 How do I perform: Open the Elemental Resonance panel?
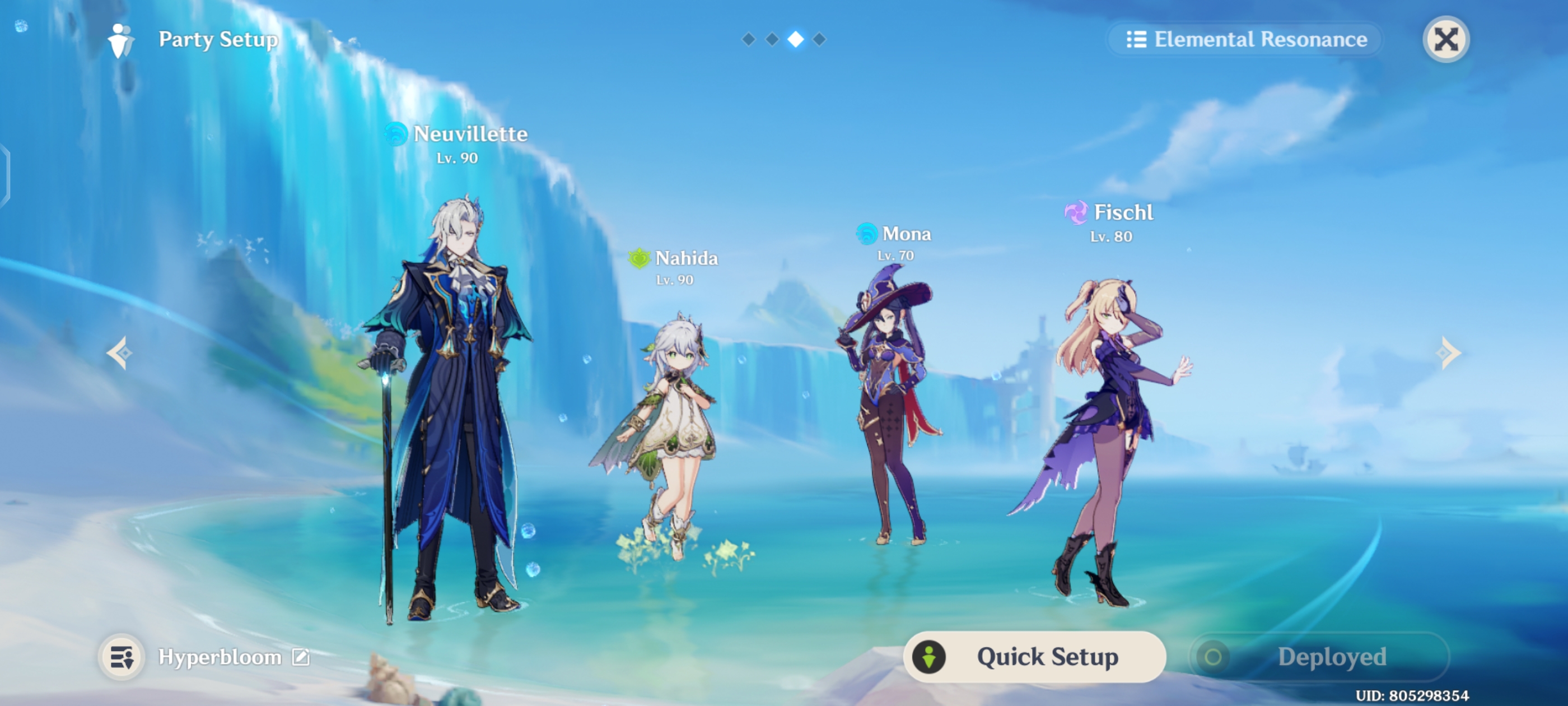coord(1245,39)
